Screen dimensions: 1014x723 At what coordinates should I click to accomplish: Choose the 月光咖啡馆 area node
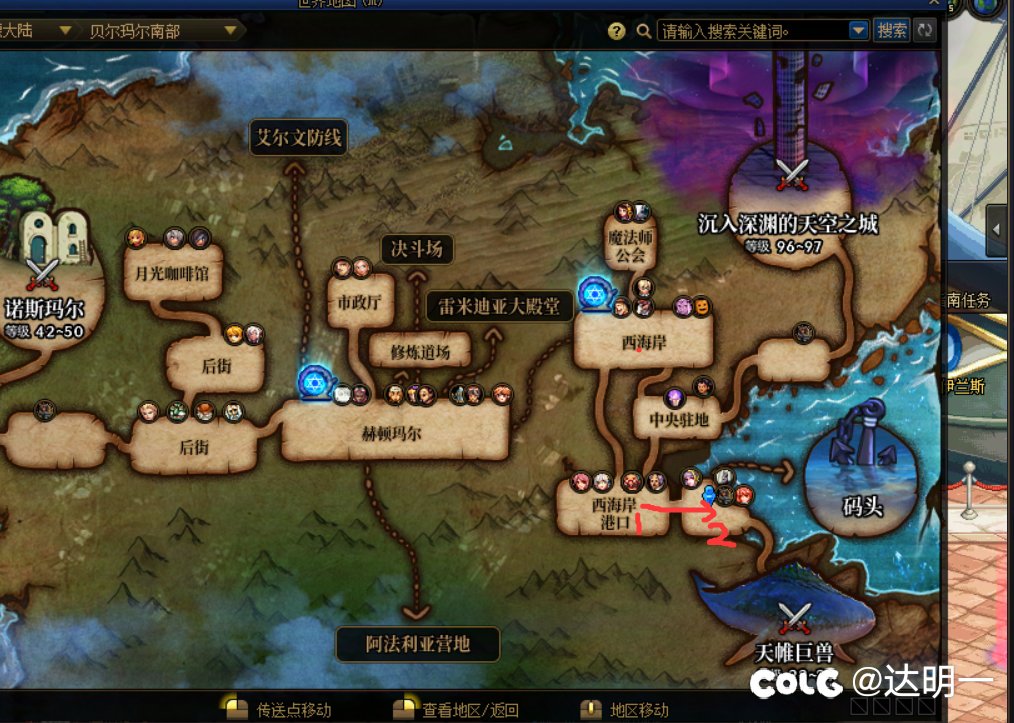click(x=172, y=272)
